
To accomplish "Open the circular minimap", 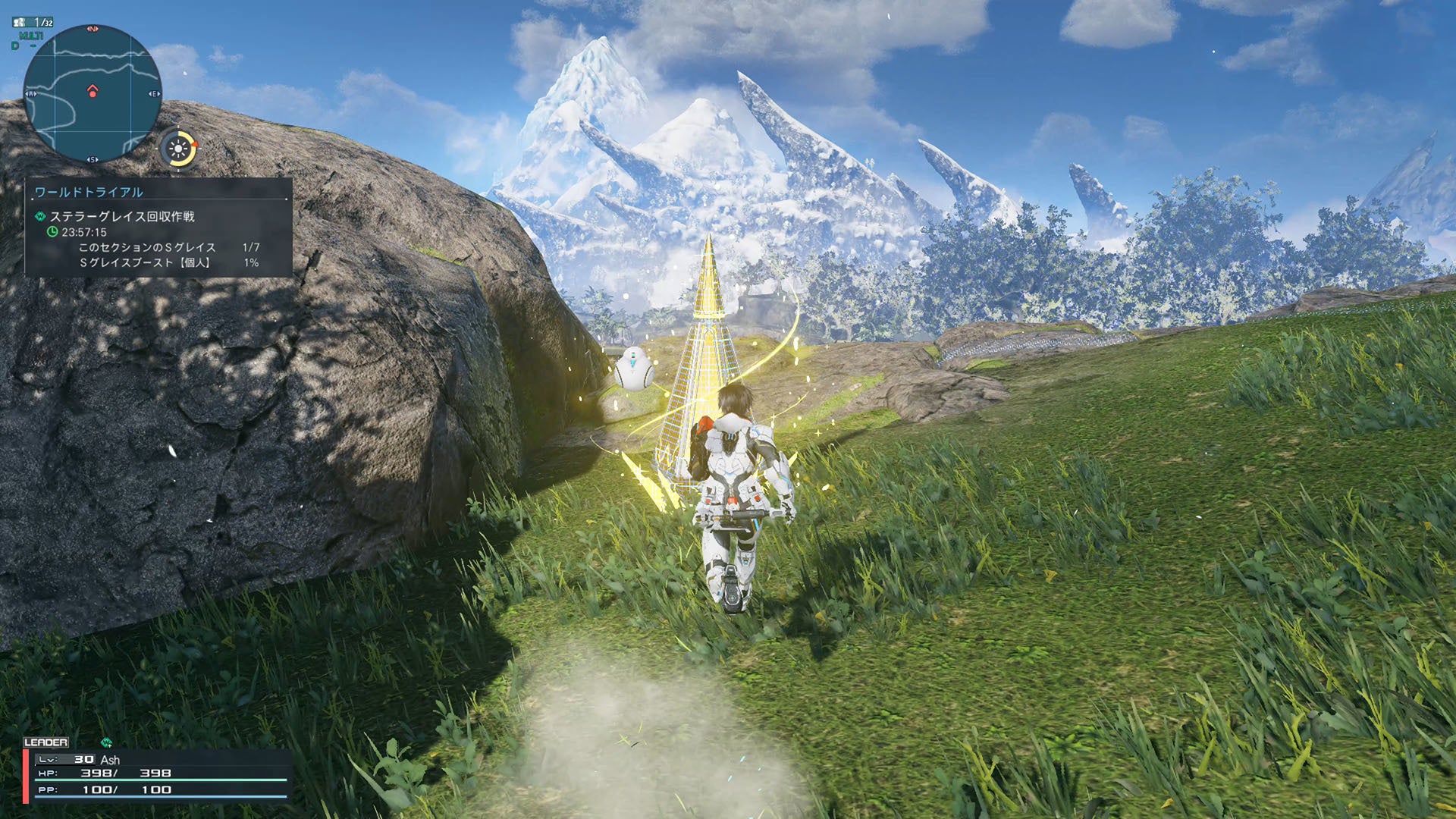I will click(x=92, y=93).
